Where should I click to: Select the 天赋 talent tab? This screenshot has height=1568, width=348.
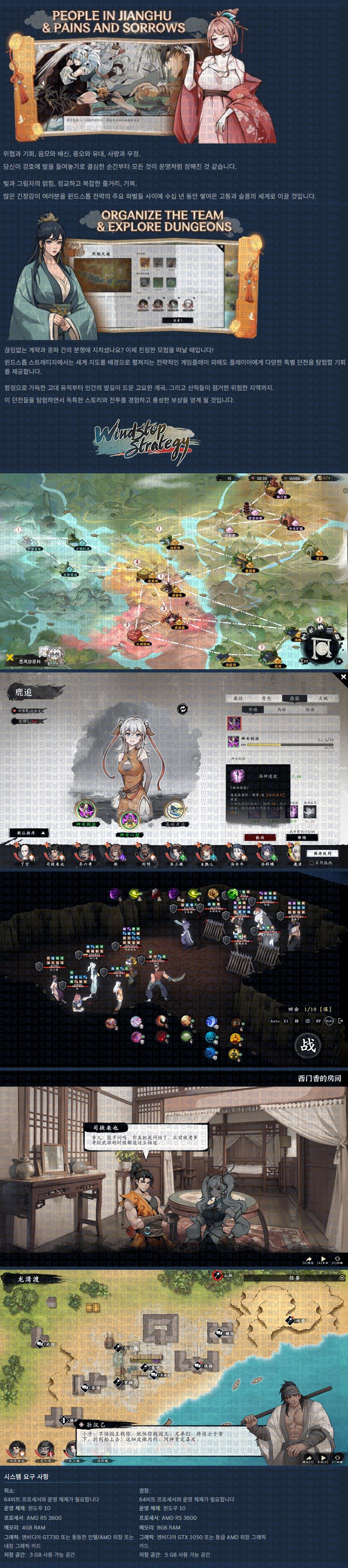(322, 698)
